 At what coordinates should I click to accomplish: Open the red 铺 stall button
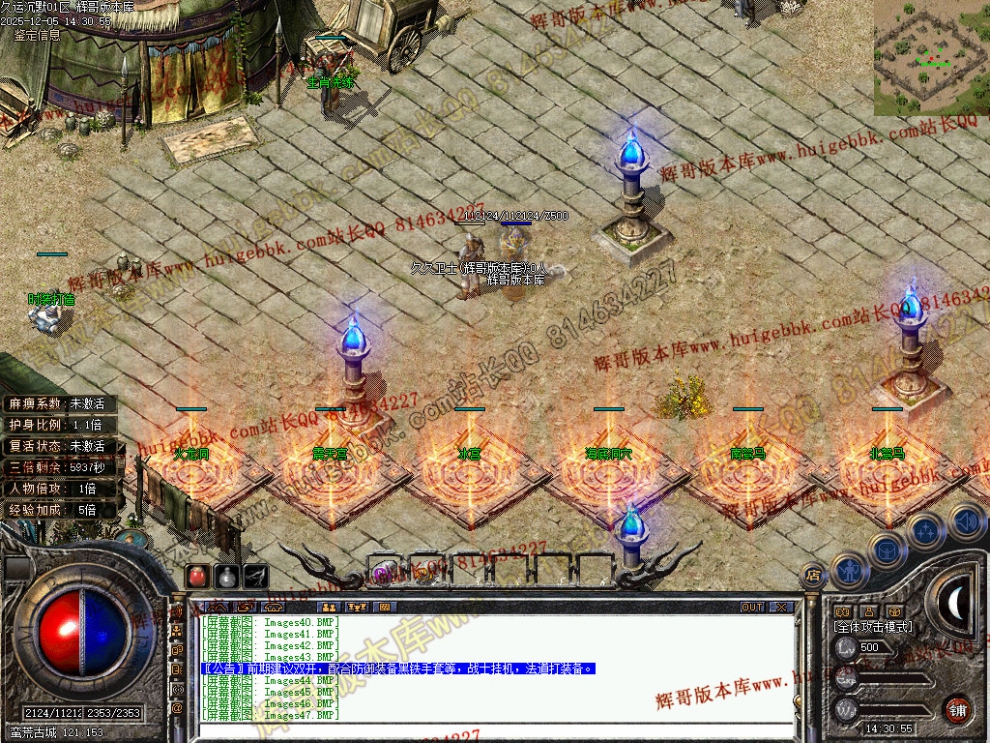click(x=958, y=710)
